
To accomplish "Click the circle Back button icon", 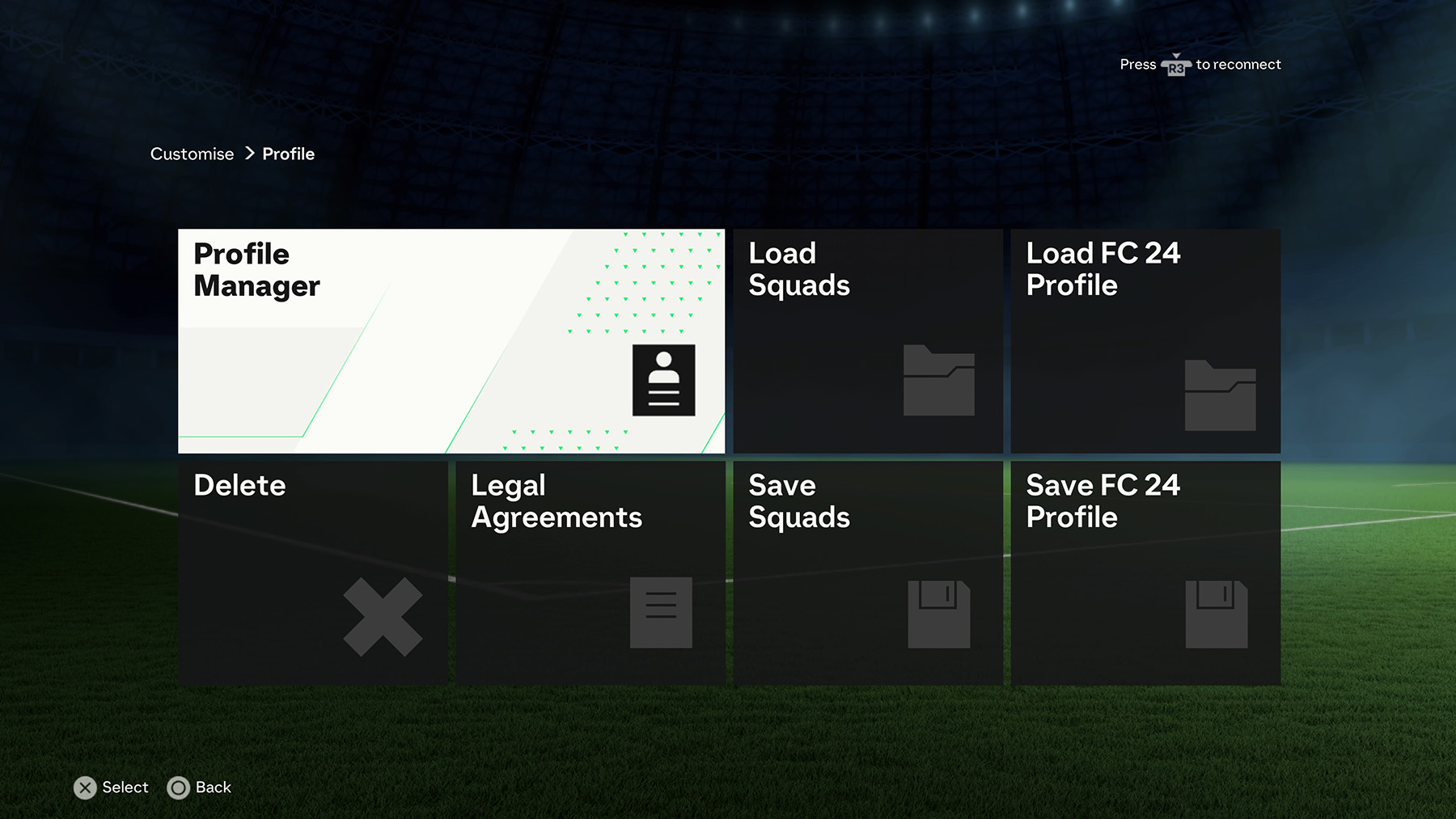I will point(180,787).
